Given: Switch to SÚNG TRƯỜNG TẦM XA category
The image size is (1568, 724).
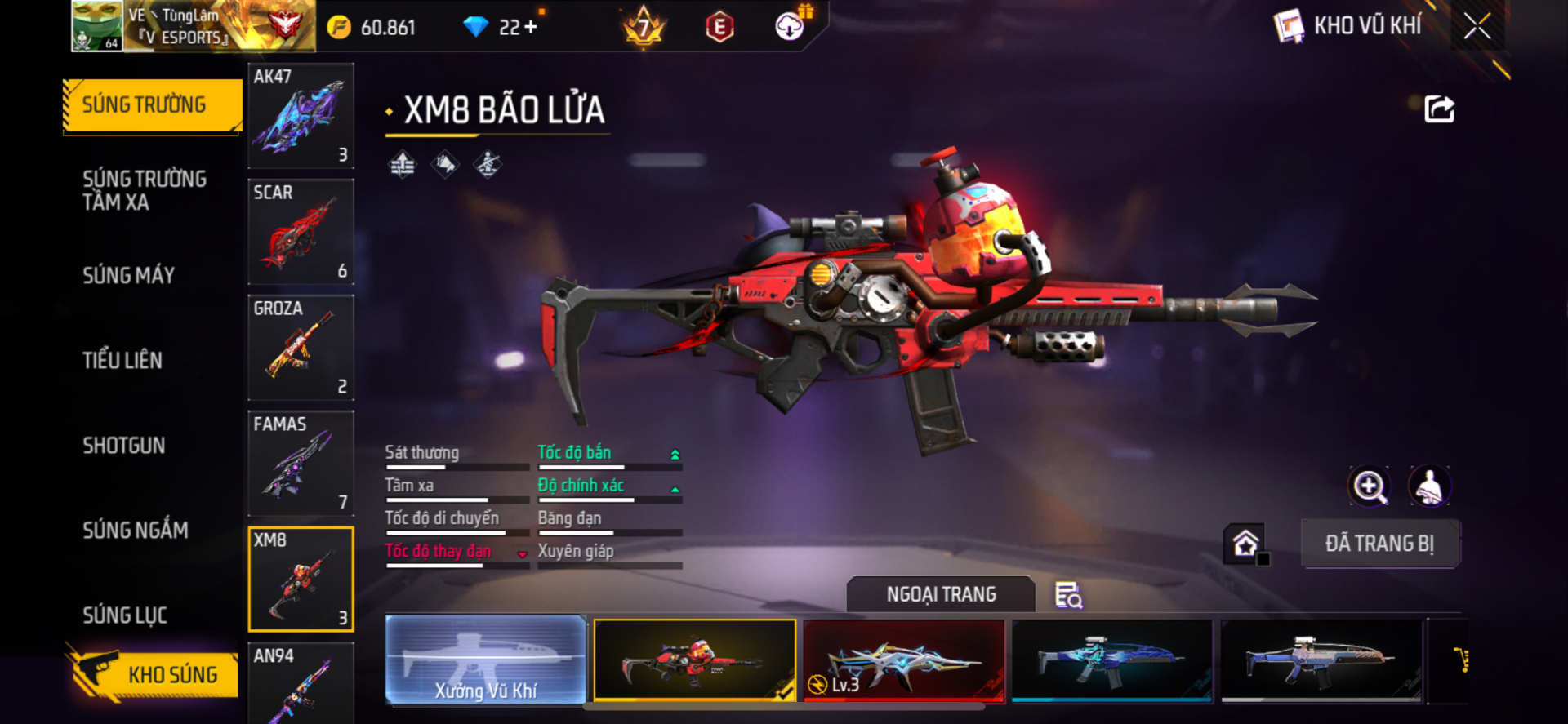Looking at the screenshot, I should [x=145, y=190].
